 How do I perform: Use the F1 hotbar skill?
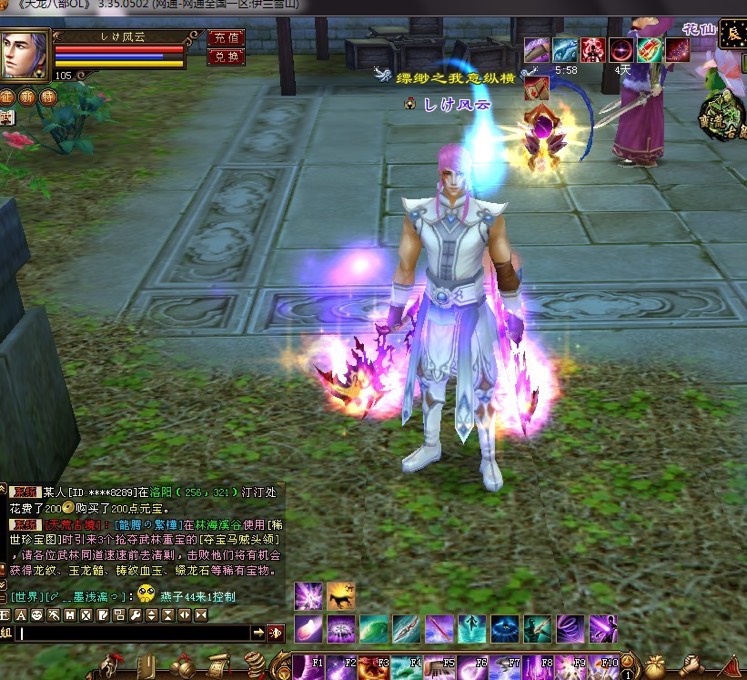click(307, 665)
